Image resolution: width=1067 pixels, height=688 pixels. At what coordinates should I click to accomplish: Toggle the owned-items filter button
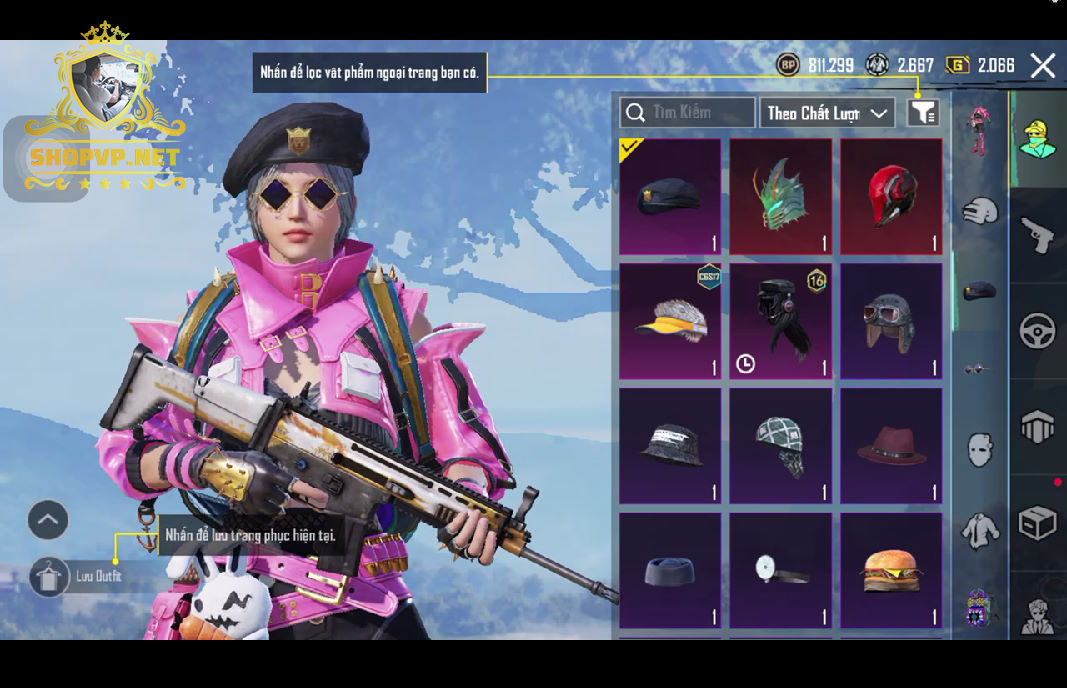(923, 113)
